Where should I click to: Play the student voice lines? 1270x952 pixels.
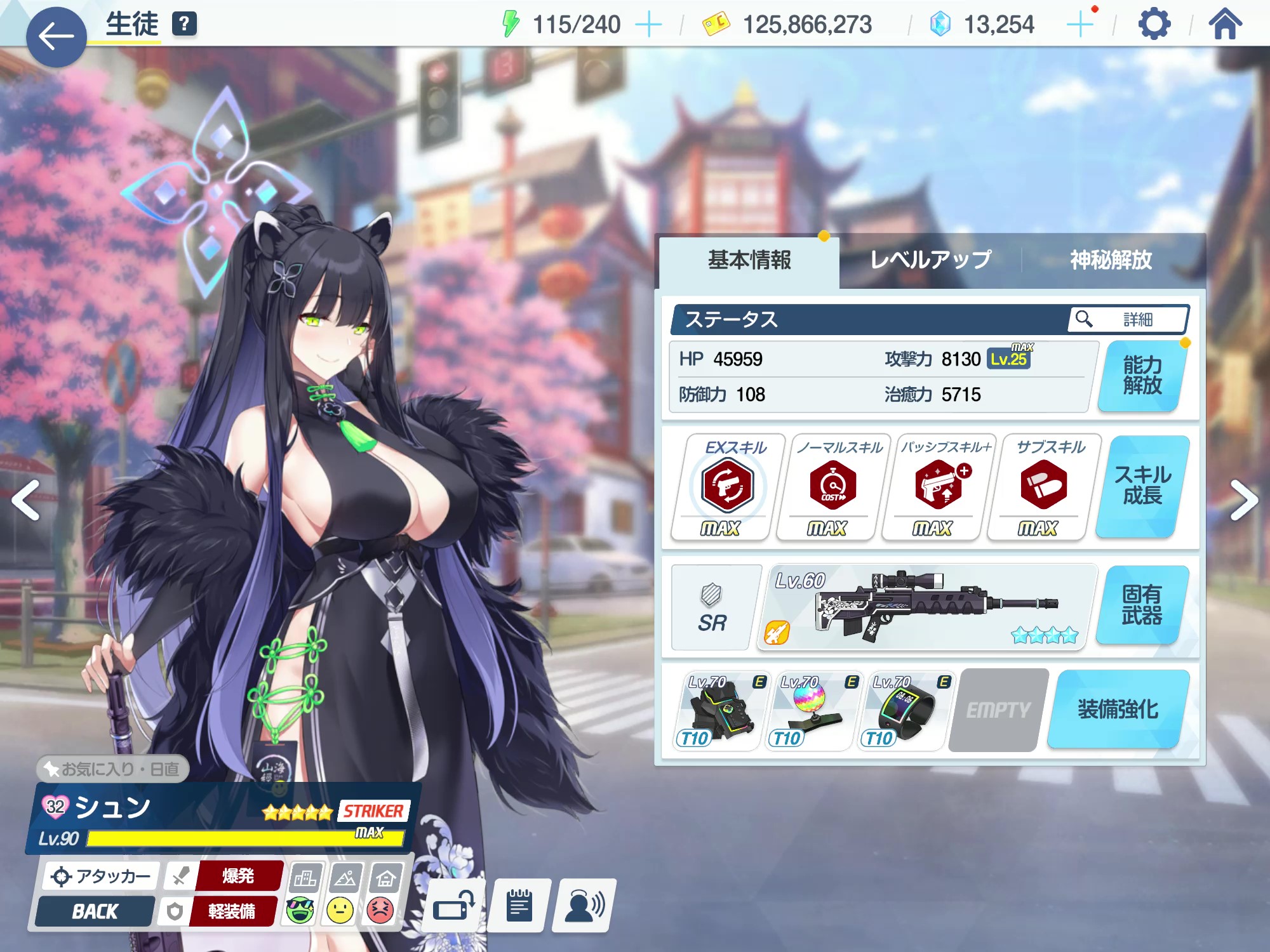pyautogui.click(x=584, y=906)
